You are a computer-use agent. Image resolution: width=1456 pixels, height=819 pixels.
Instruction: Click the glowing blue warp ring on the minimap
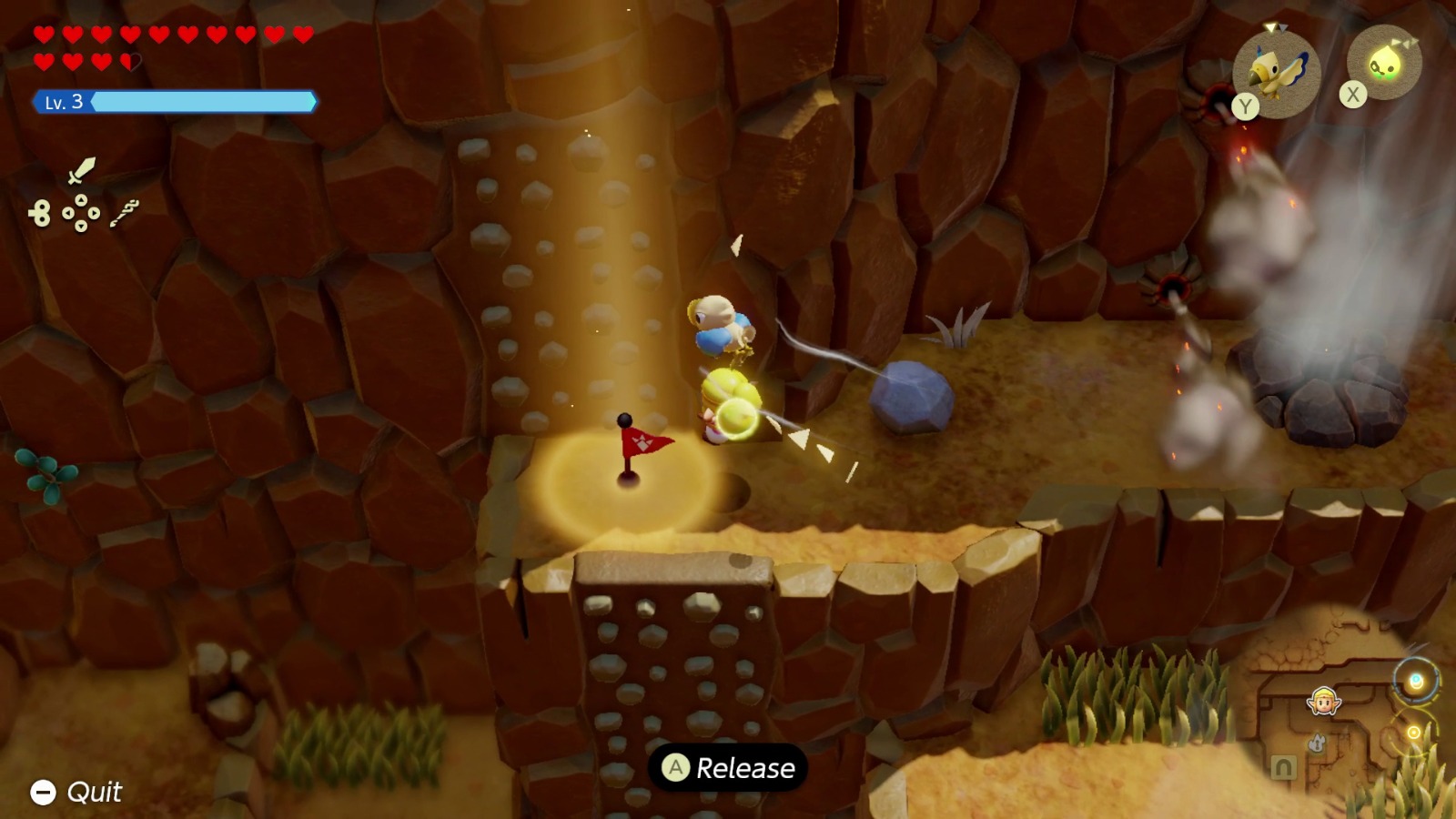pos(1416,679)
